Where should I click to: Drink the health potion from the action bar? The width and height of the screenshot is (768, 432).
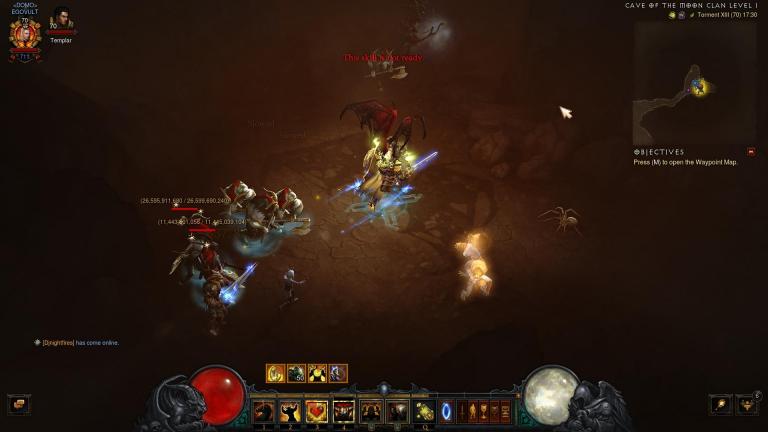[x=424, y=411]
